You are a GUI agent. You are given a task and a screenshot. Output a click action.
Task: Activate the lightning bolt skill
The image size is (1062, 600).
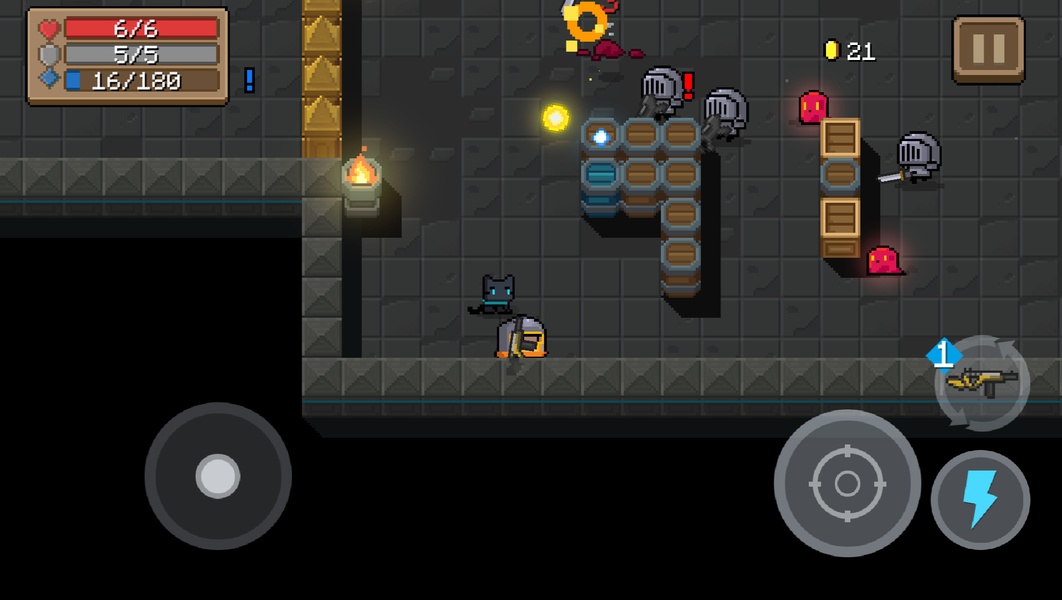(980, 500)
